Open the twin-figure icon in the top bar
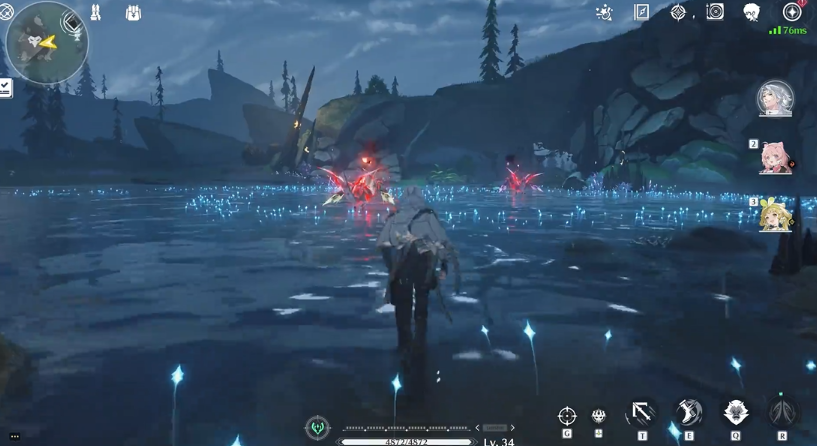 96,13
